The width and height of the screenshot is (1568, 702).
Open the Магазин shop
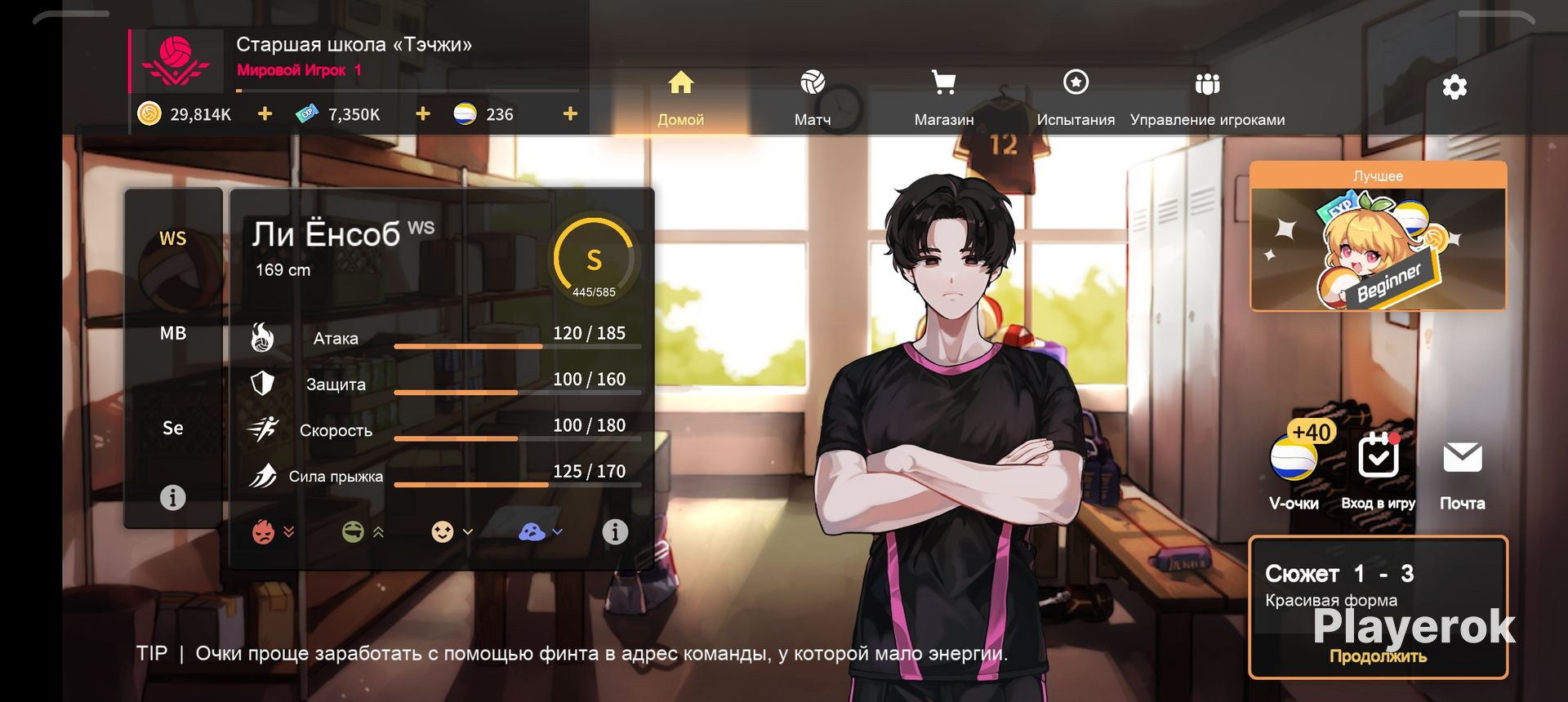point(943,98)
